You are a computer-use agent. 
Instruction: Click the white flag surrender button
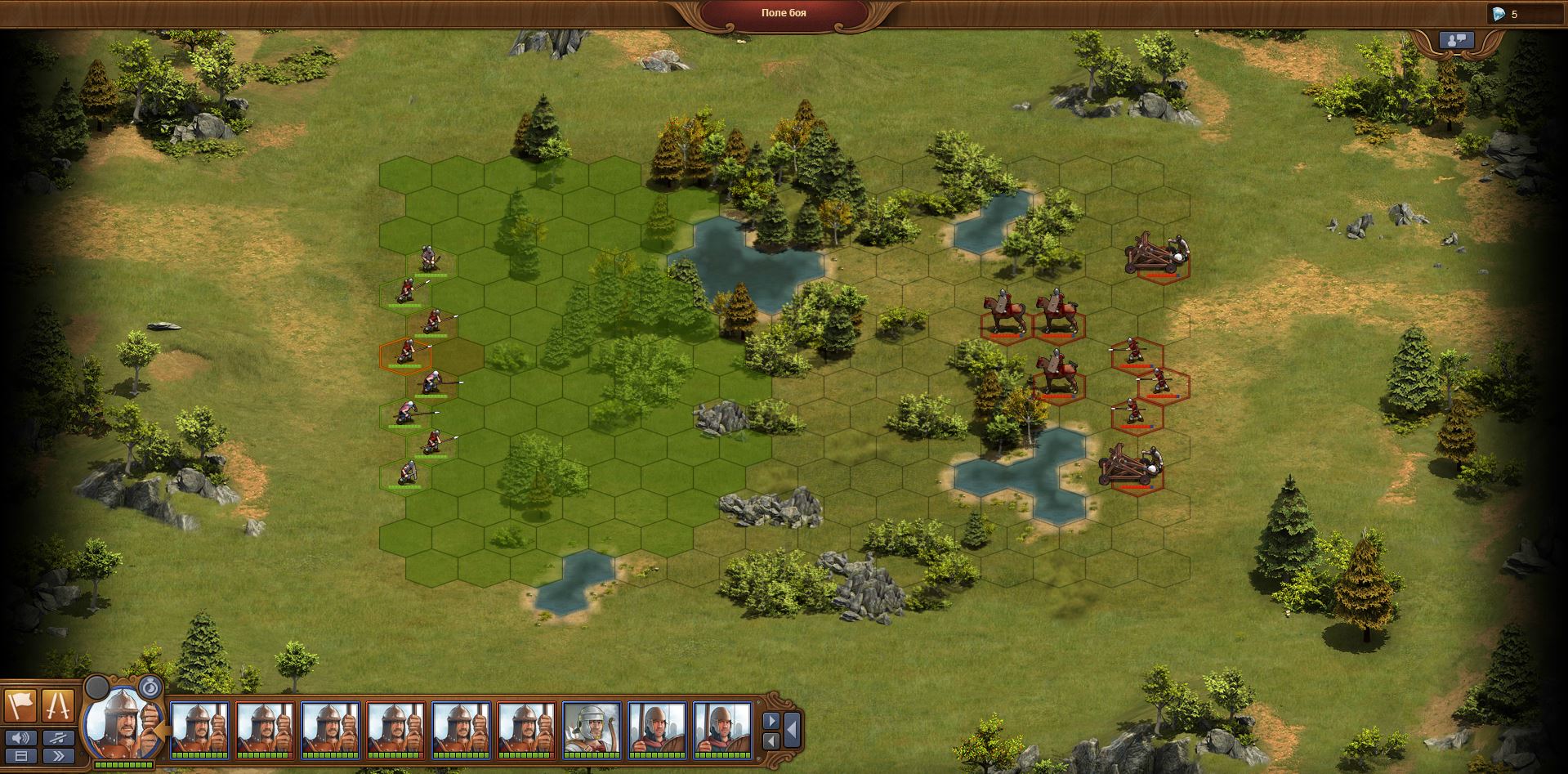coord(22,705)
